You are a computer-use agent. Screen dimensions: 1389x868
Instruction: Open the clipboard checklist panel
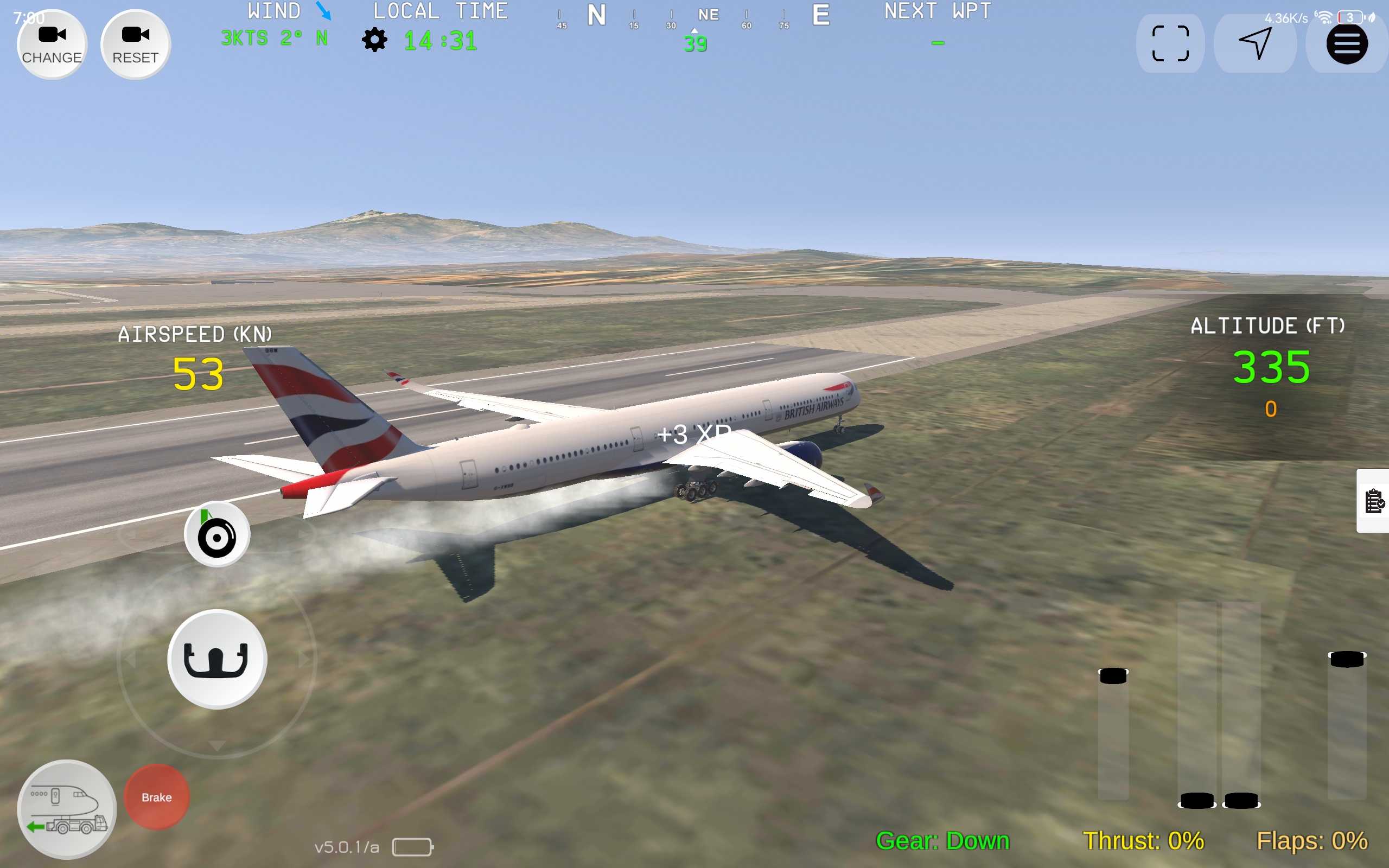click(1374, 501)
